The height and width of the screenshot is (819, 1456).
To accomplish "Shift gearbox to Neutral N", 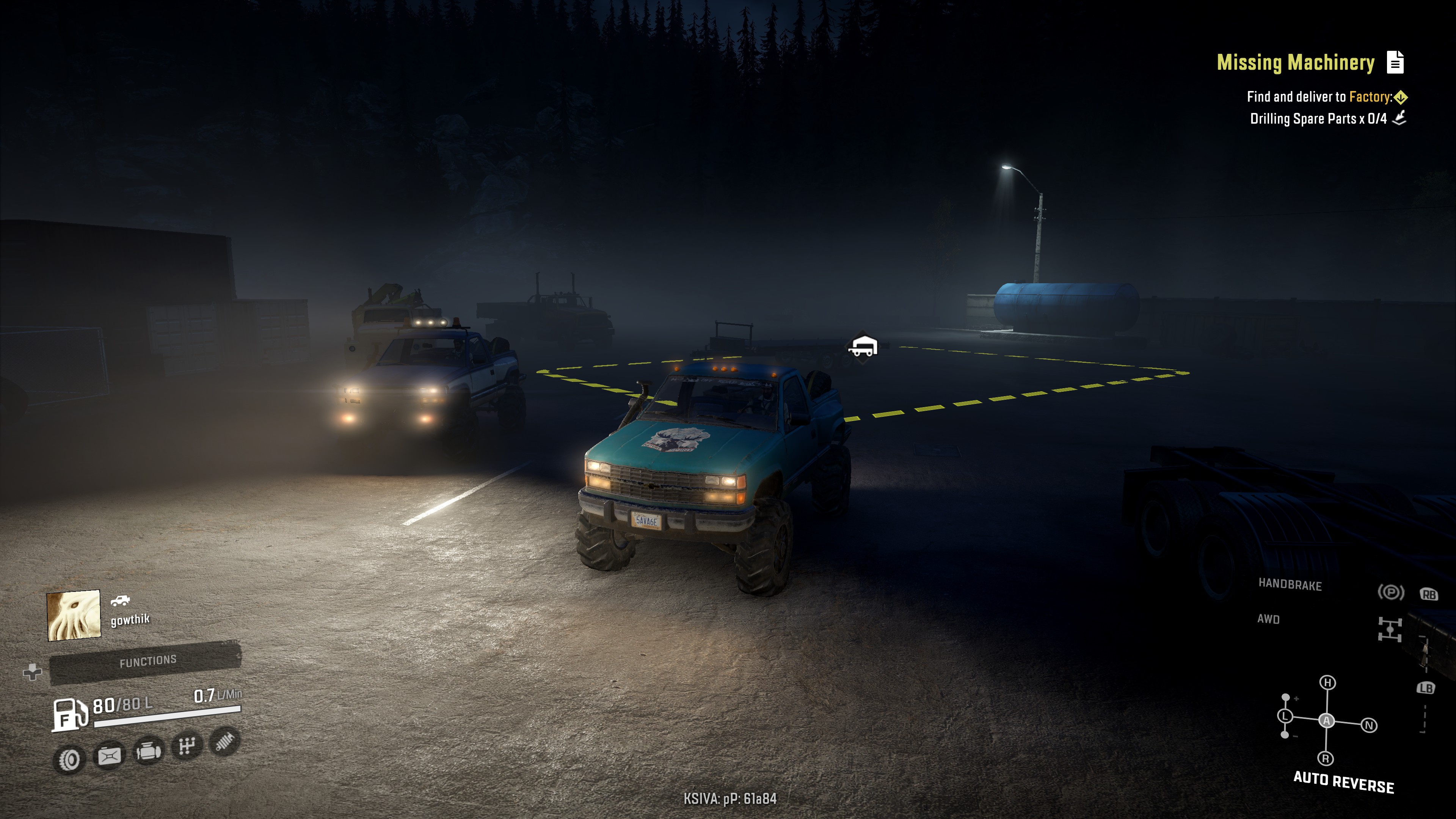I will coord(1368,725).
